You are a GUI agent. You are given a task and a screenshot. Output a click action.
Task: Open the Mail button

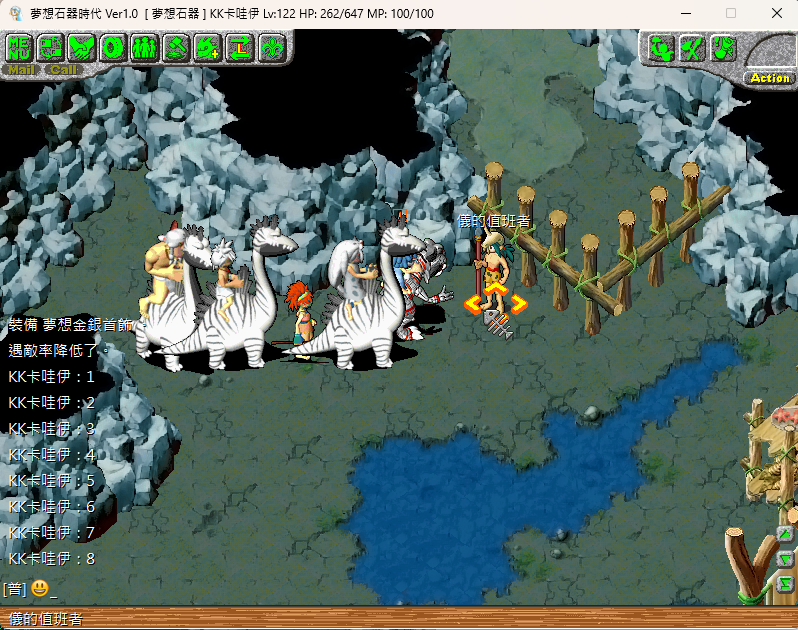(x=21, y=70)
